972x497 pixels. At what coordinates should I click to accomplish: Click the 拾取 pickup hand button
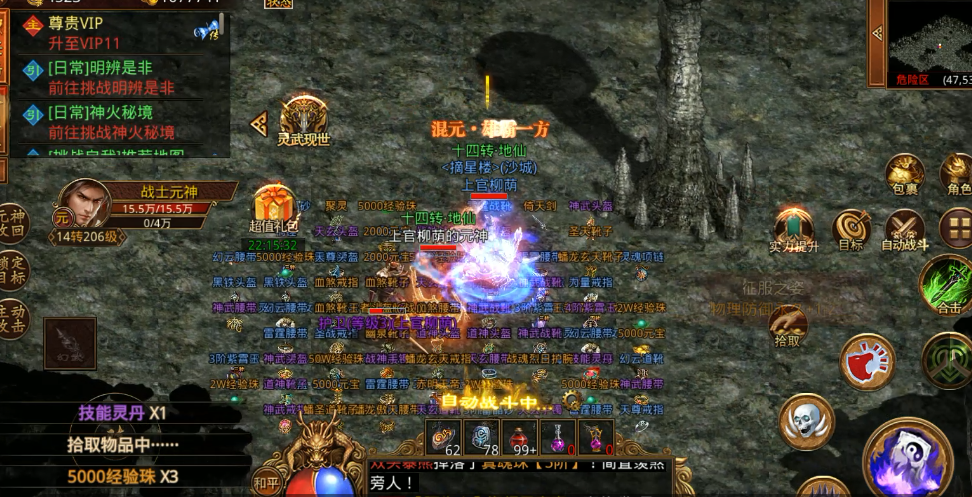point(790,323)
